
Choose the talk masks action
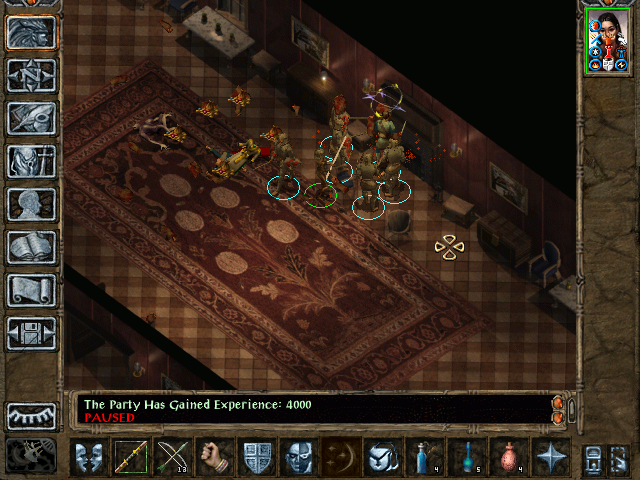pyautogui.click(x=89, y=457)
